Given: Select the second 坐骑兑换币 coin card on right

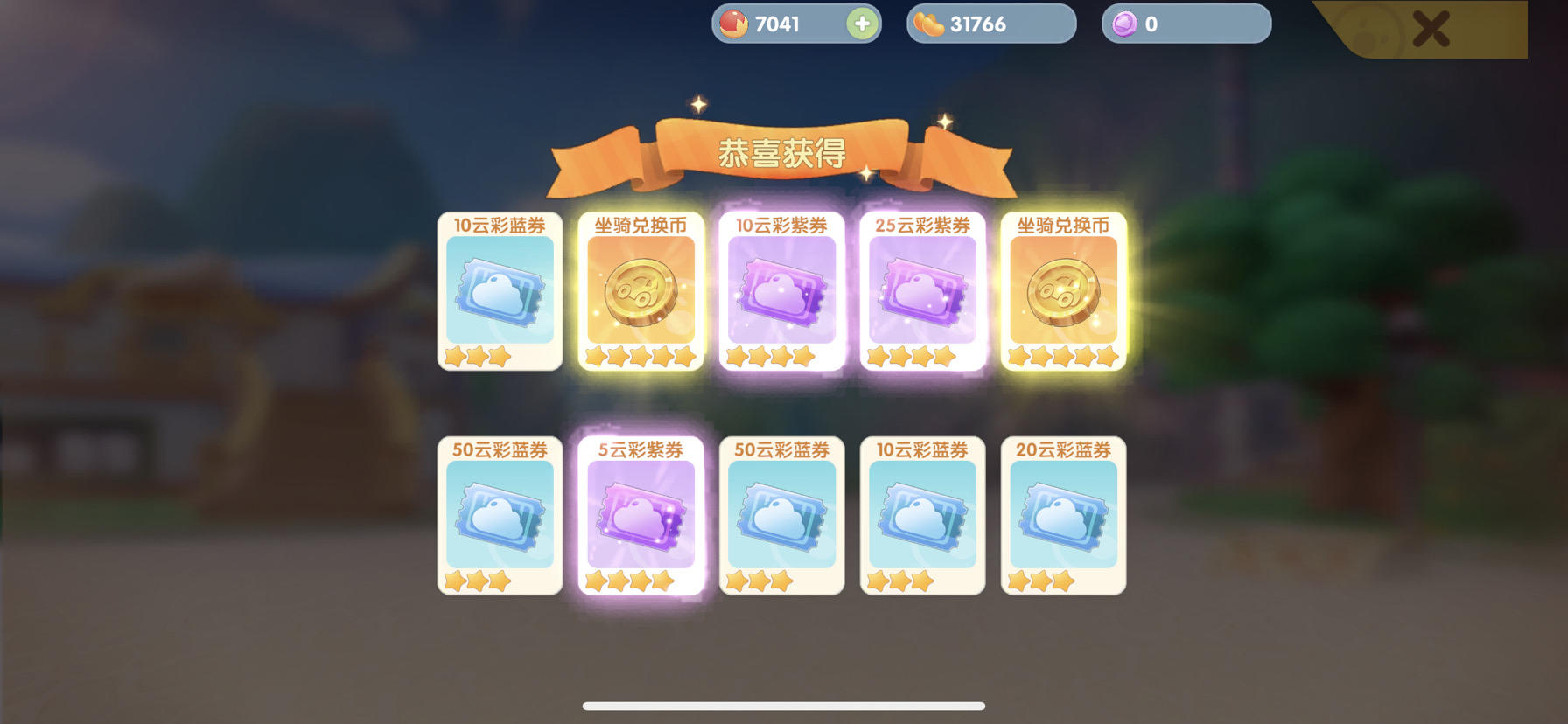Looking at the screenshot, I should pos(1062,293).
